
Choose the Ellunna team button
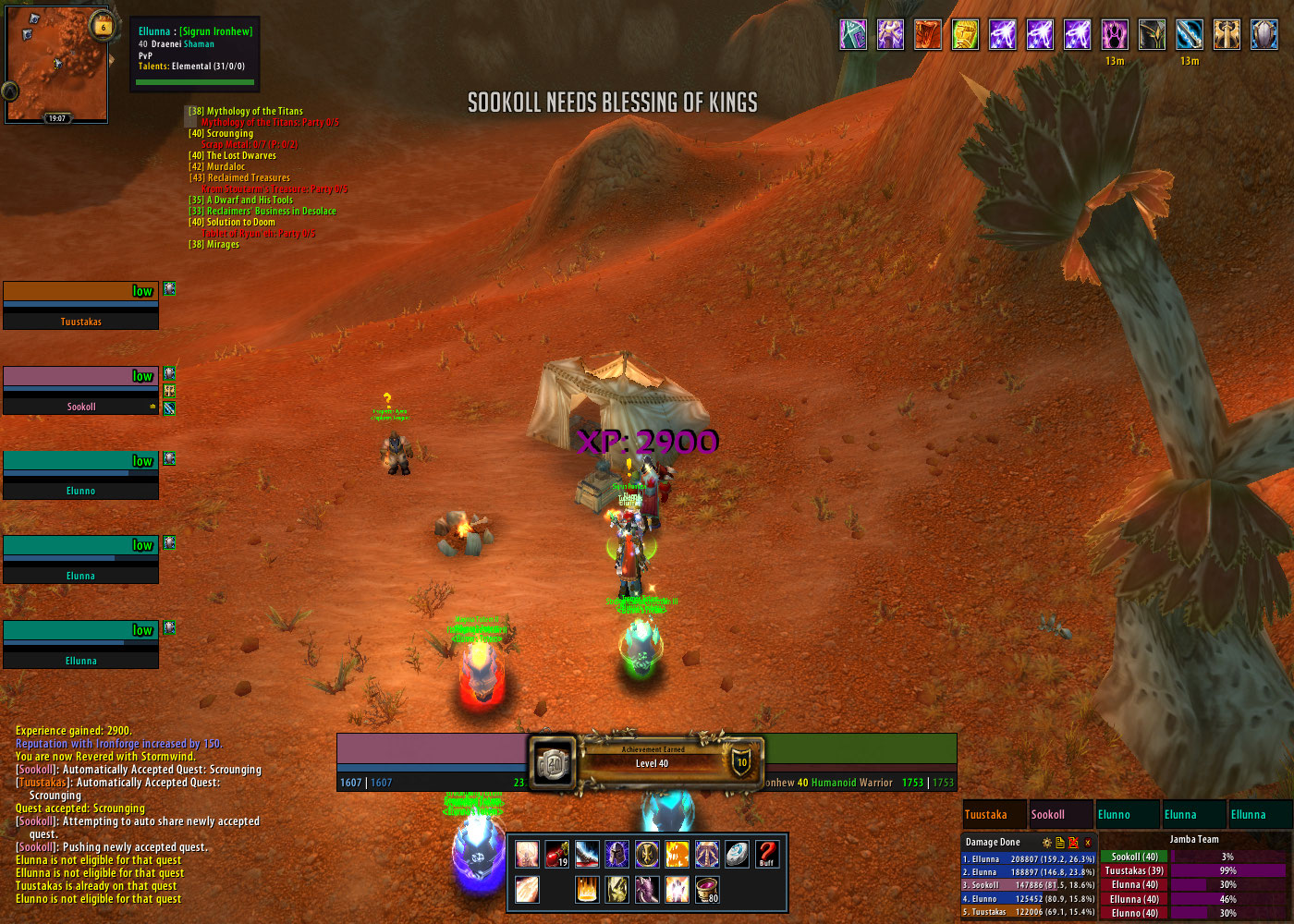pyautogui.click(x=1259, y=815)
